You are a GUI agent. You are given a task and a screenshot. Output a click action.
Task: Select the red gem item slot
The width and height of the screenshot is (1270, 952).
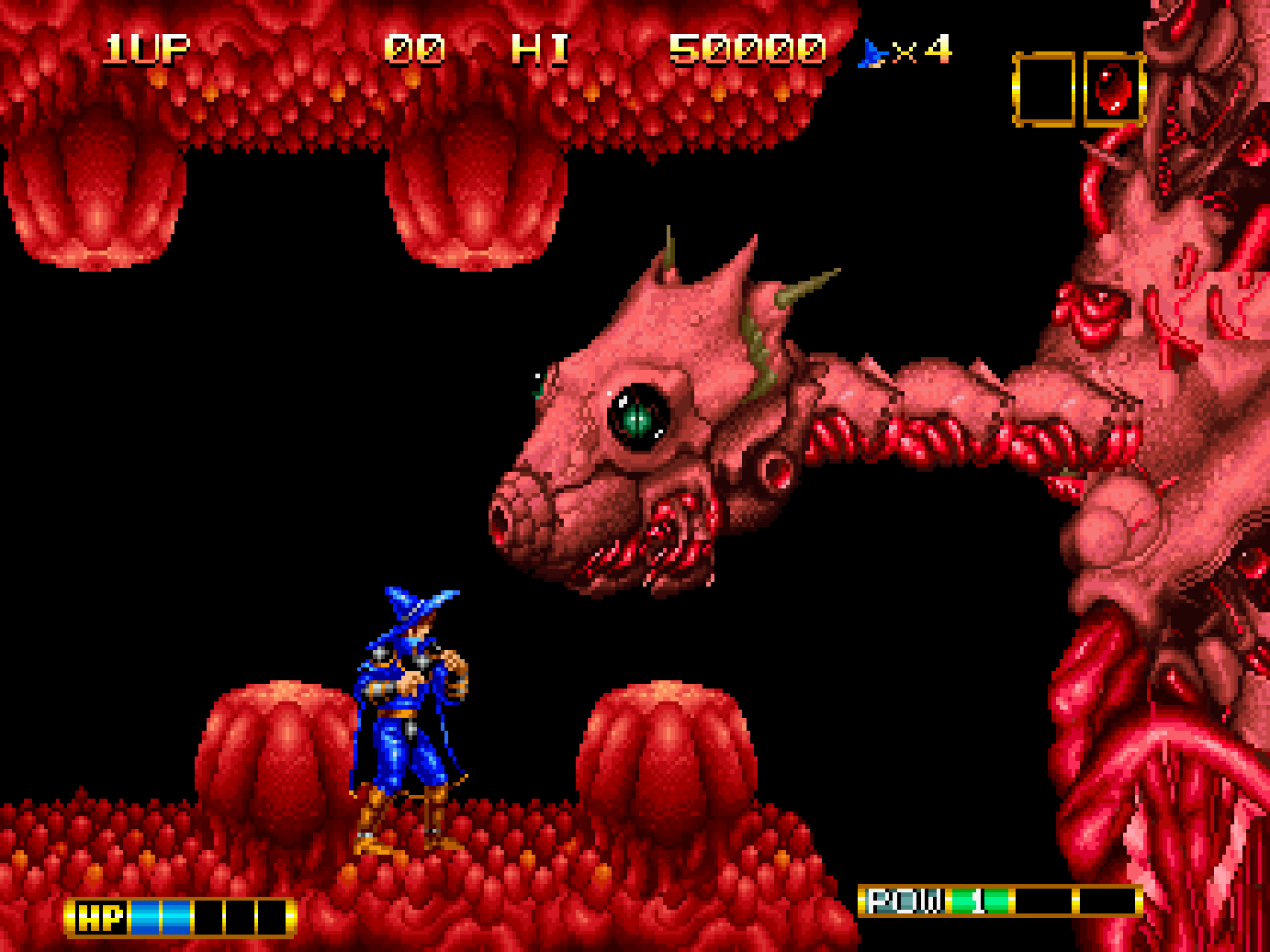[x=1114, y=89]
